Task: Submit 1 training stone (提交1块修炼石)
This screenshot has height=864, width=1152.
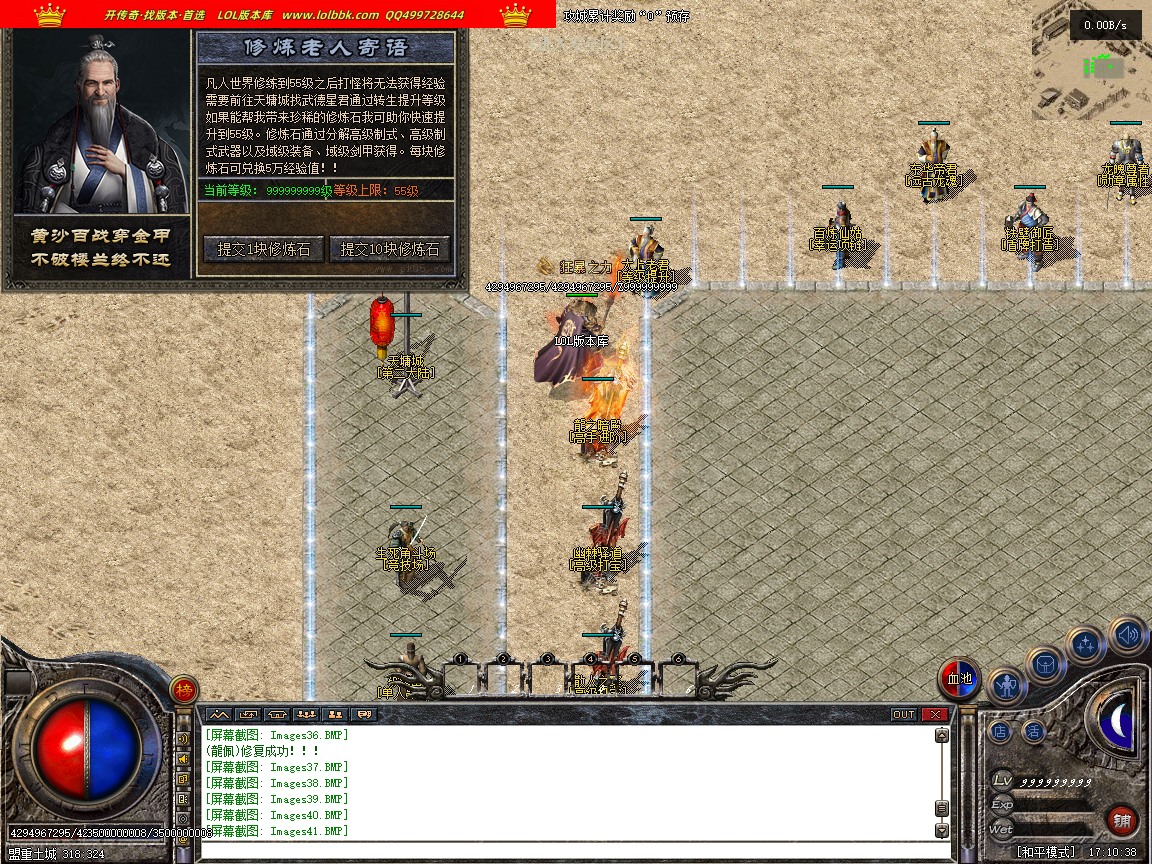Action: click(264, 250)
